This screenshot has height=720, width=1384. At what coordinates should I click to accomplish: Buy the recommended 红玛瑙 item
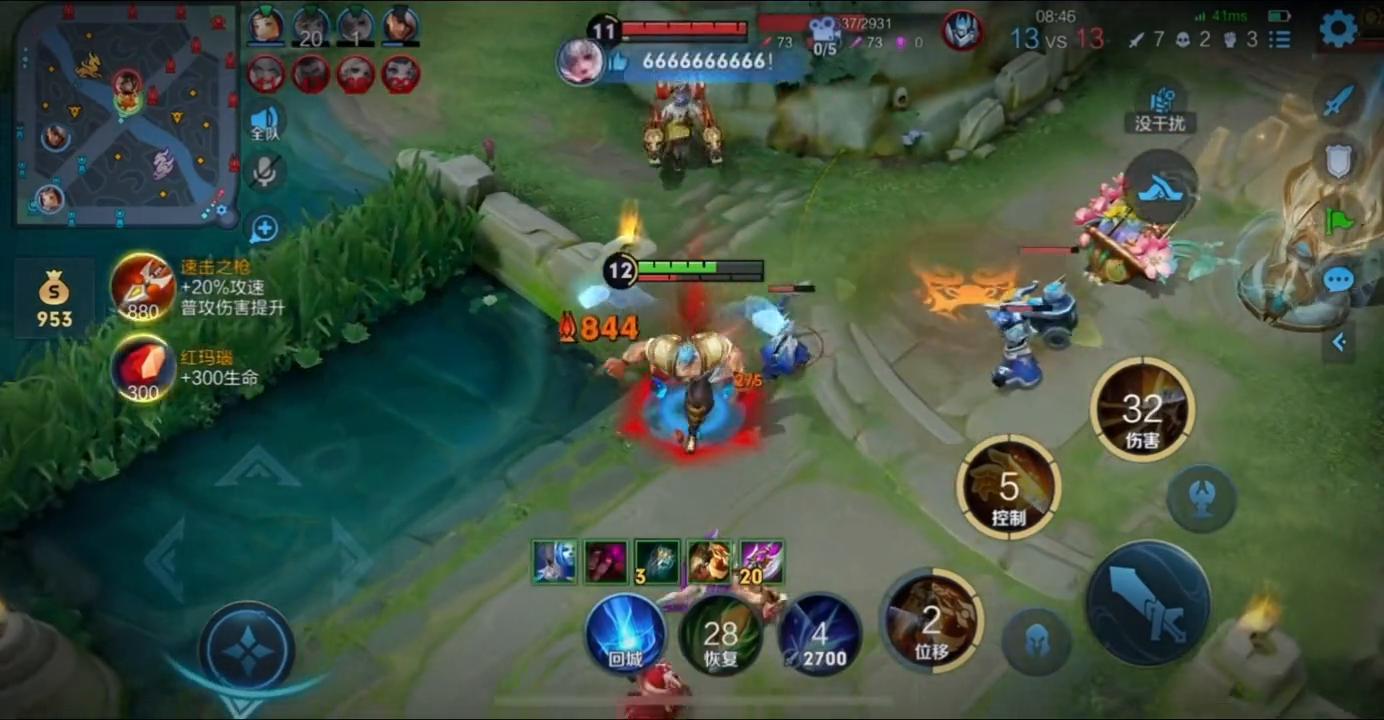tap(143, 368)
